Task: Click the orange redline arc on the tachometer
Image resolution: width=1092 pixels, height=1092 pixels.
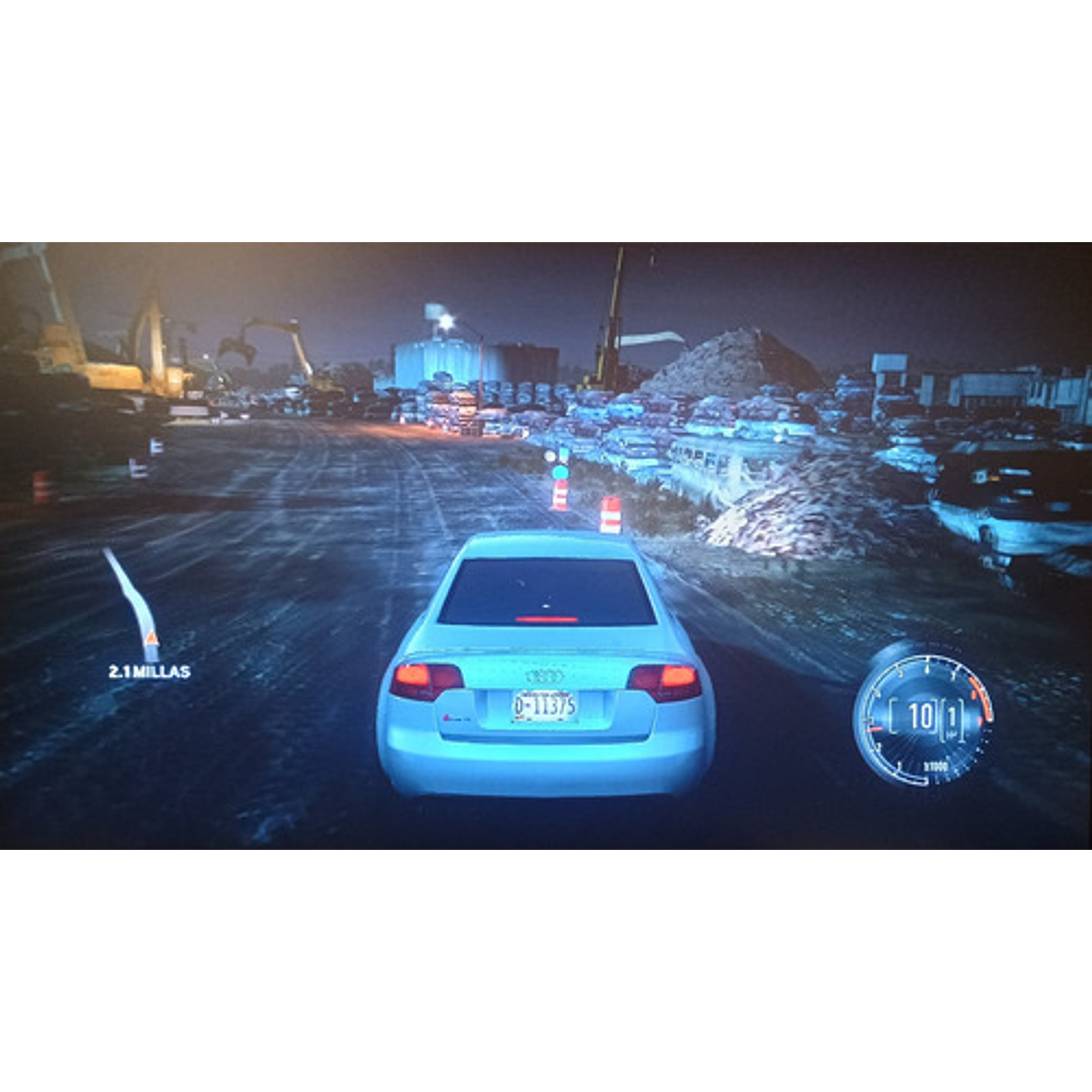Action: pos(980,696)
